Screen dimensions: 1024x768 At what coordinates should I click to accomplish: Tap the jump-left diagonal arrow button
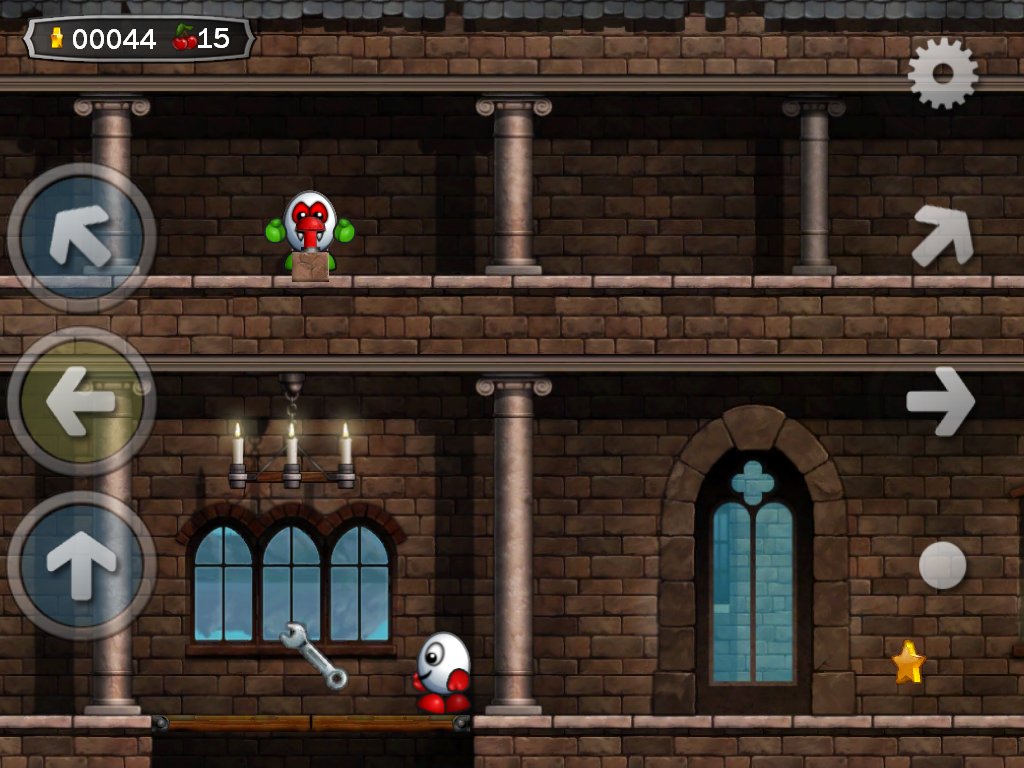coord(82,238)
